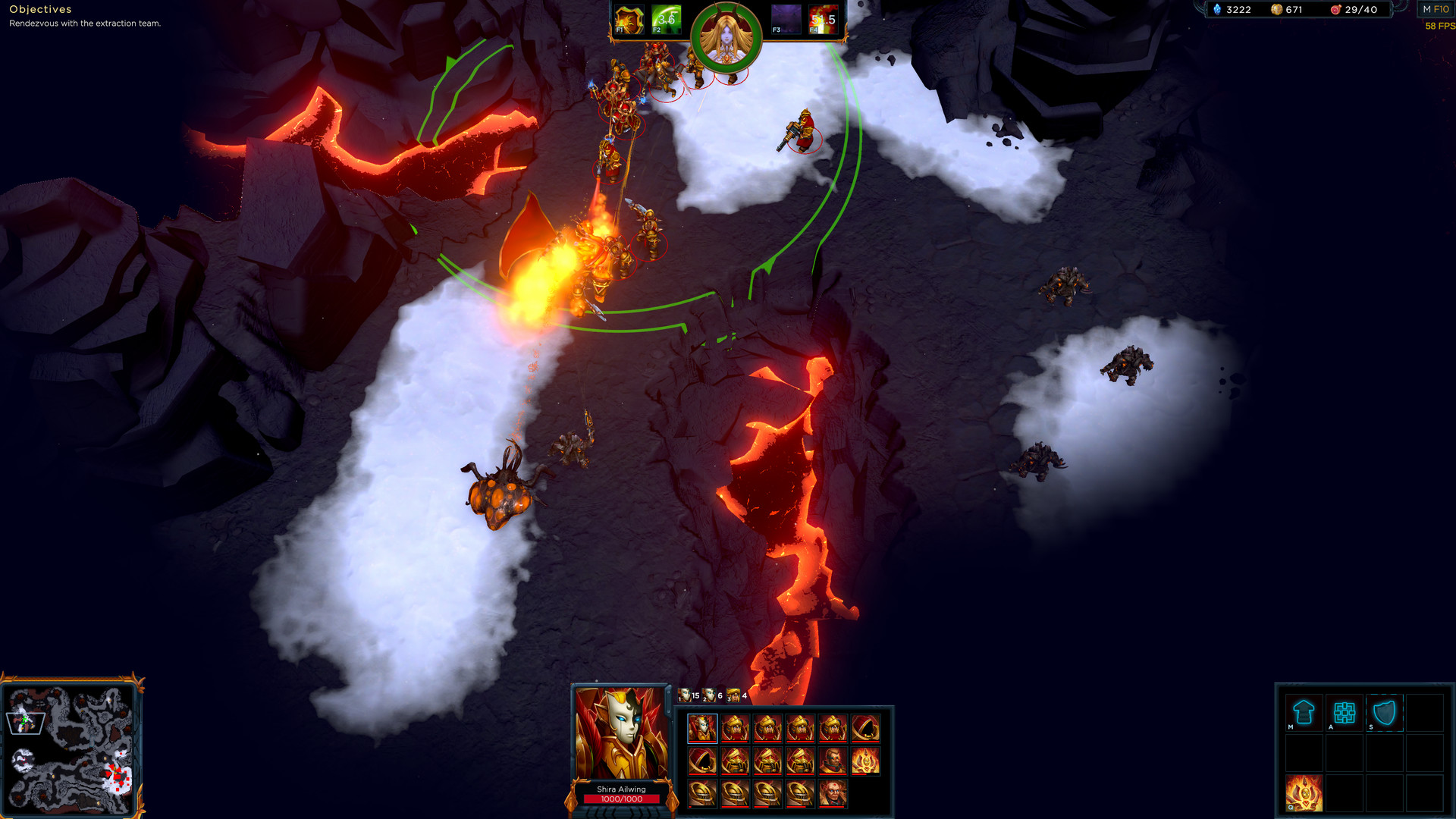This screenshot has width=1456, height=819.
Task: Issue the Attack crosshair command
Action: click(1344, 713)
